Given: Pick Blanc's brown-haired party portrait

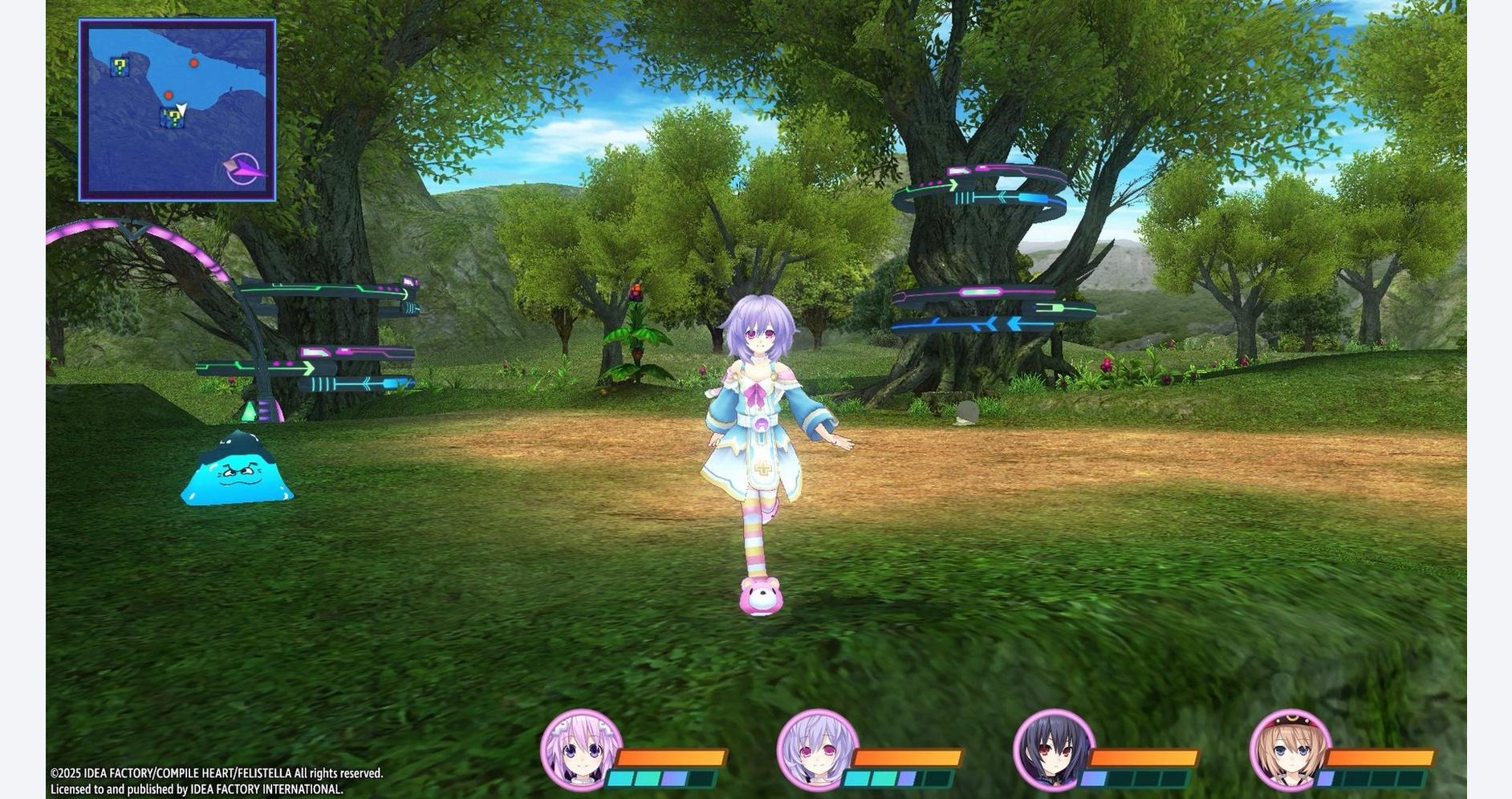Looking at the screenshot, I should pyautogui.click(x=1290, y=749).
